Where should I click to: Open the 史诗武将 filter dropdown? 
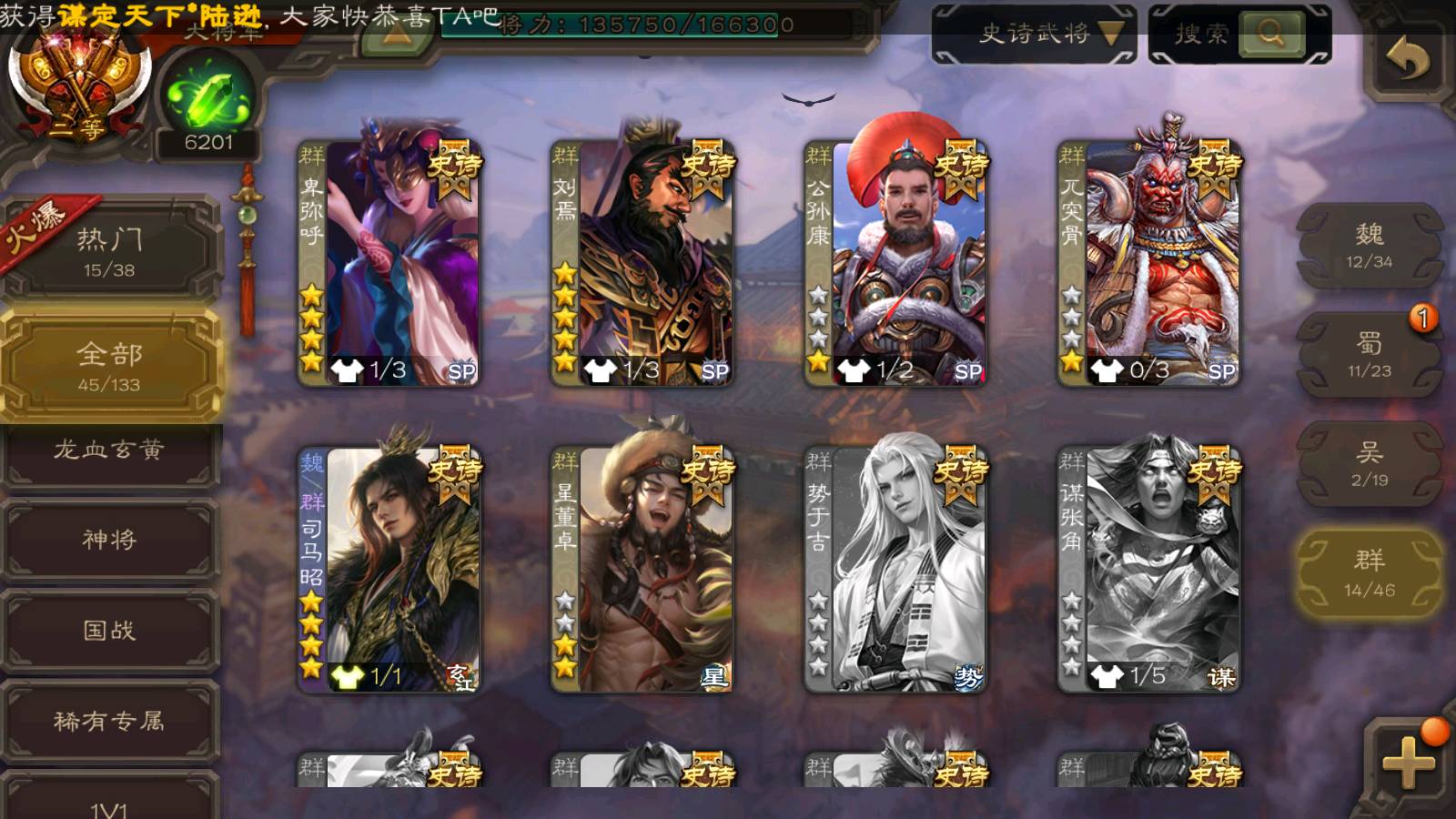click(x=1035, y=35)
